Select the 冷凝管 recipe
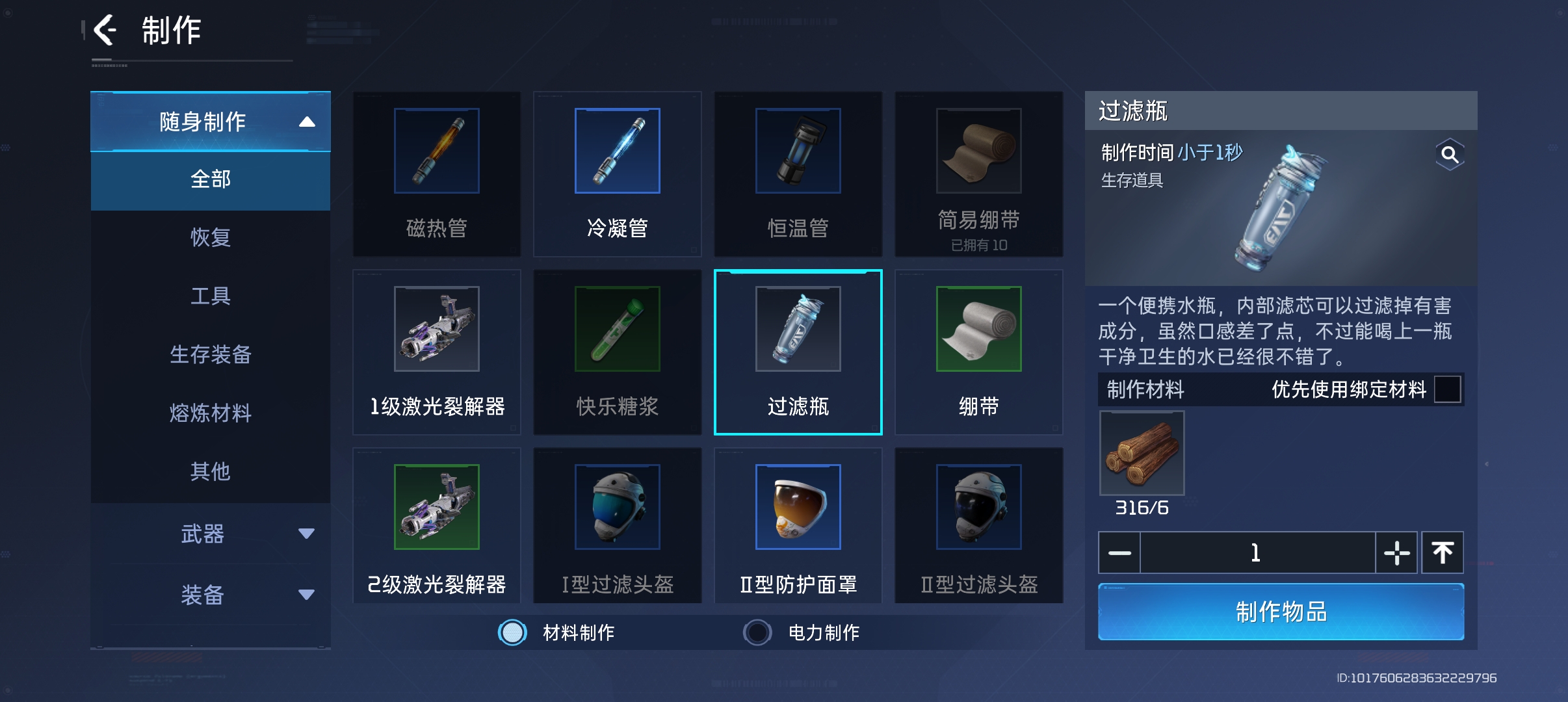 click(617, 174)
